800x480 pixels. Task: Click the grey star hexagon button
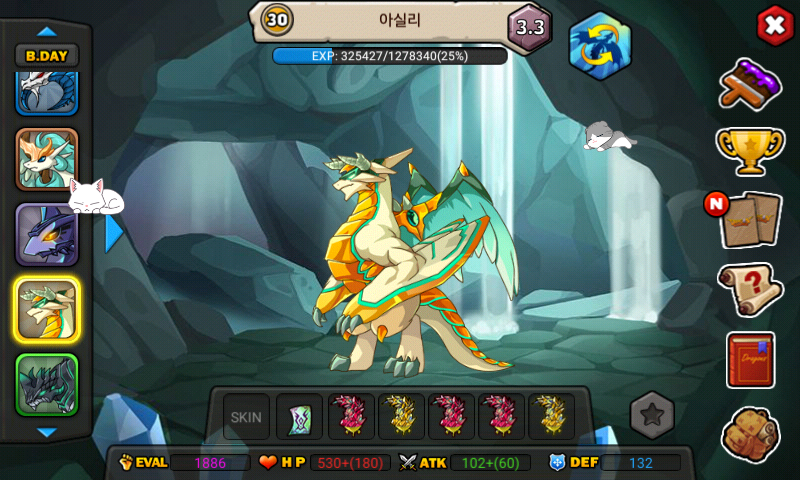click(x=652, y=414)
